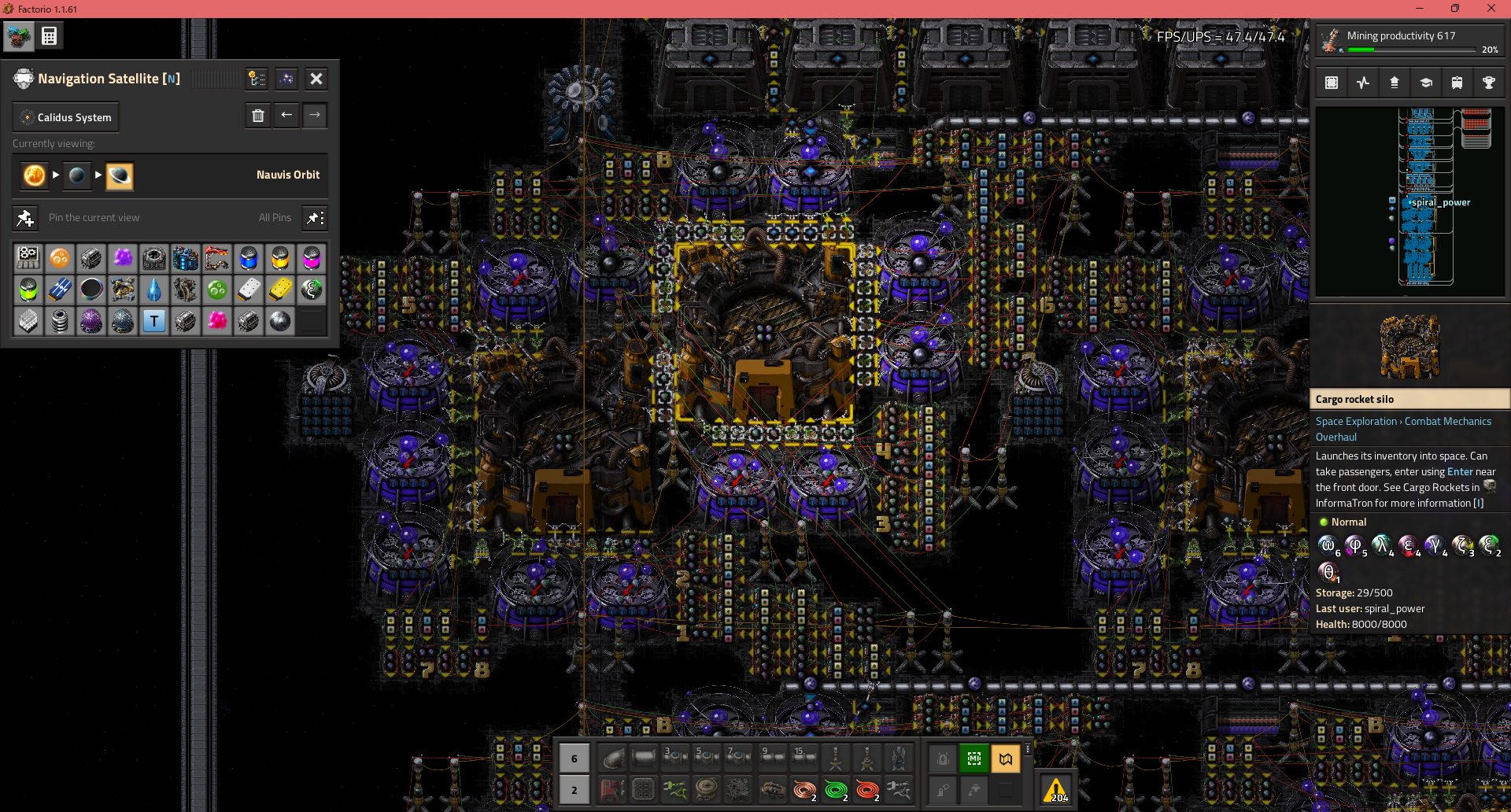Close the Navigation Satellite panel
Viewport: 1511px width, 812px height.
[x=316, y=79]
